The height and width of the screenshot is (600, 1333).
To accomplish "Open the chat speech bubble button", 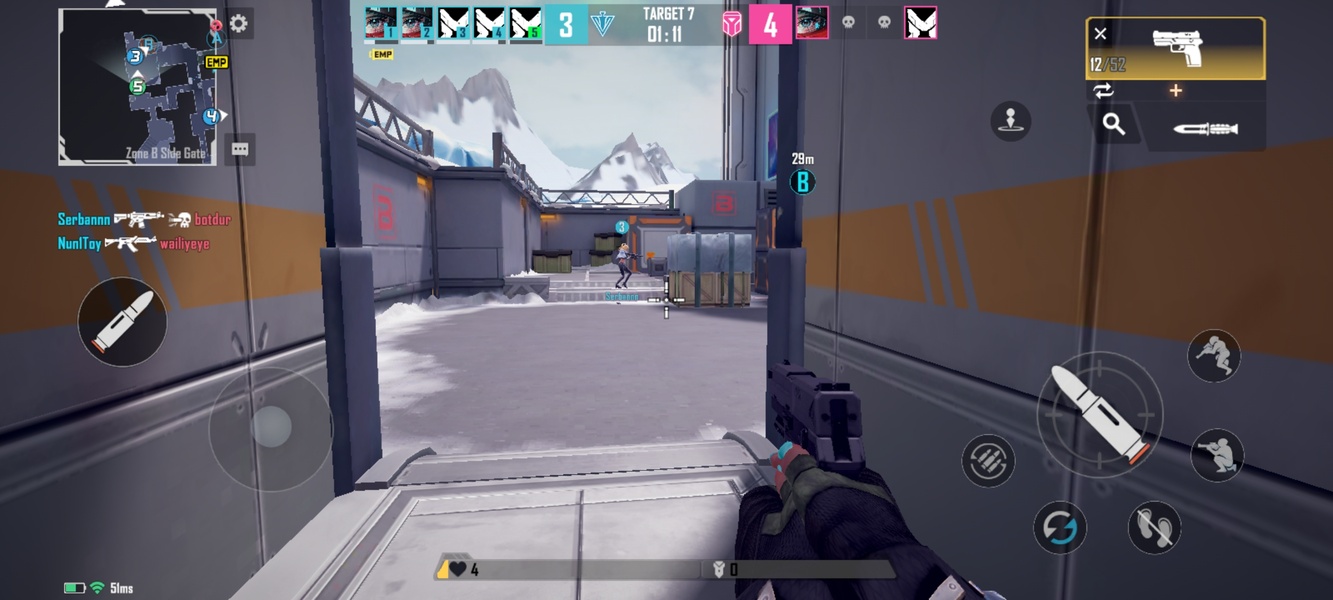I will [x=240, y=149].
